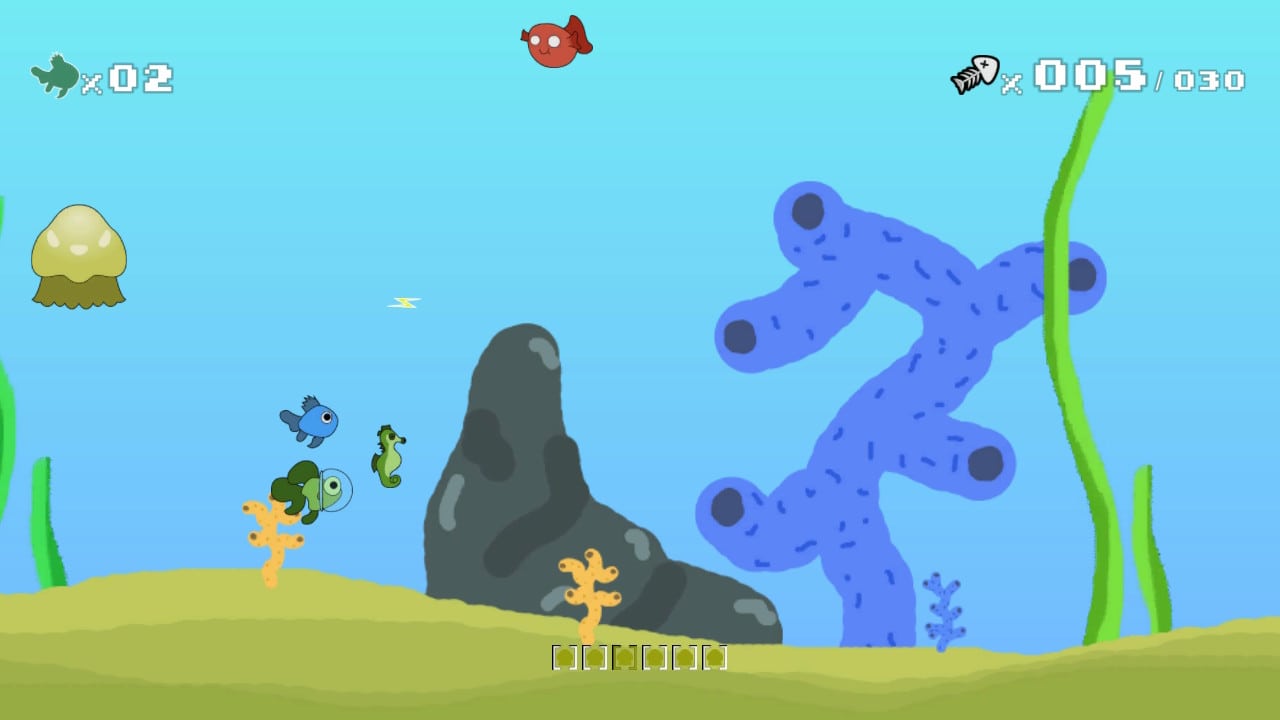Screen dimensions: 1280x720
Task: Toggle the third egg slot at bottom
Action: click(x=626, y=657)
